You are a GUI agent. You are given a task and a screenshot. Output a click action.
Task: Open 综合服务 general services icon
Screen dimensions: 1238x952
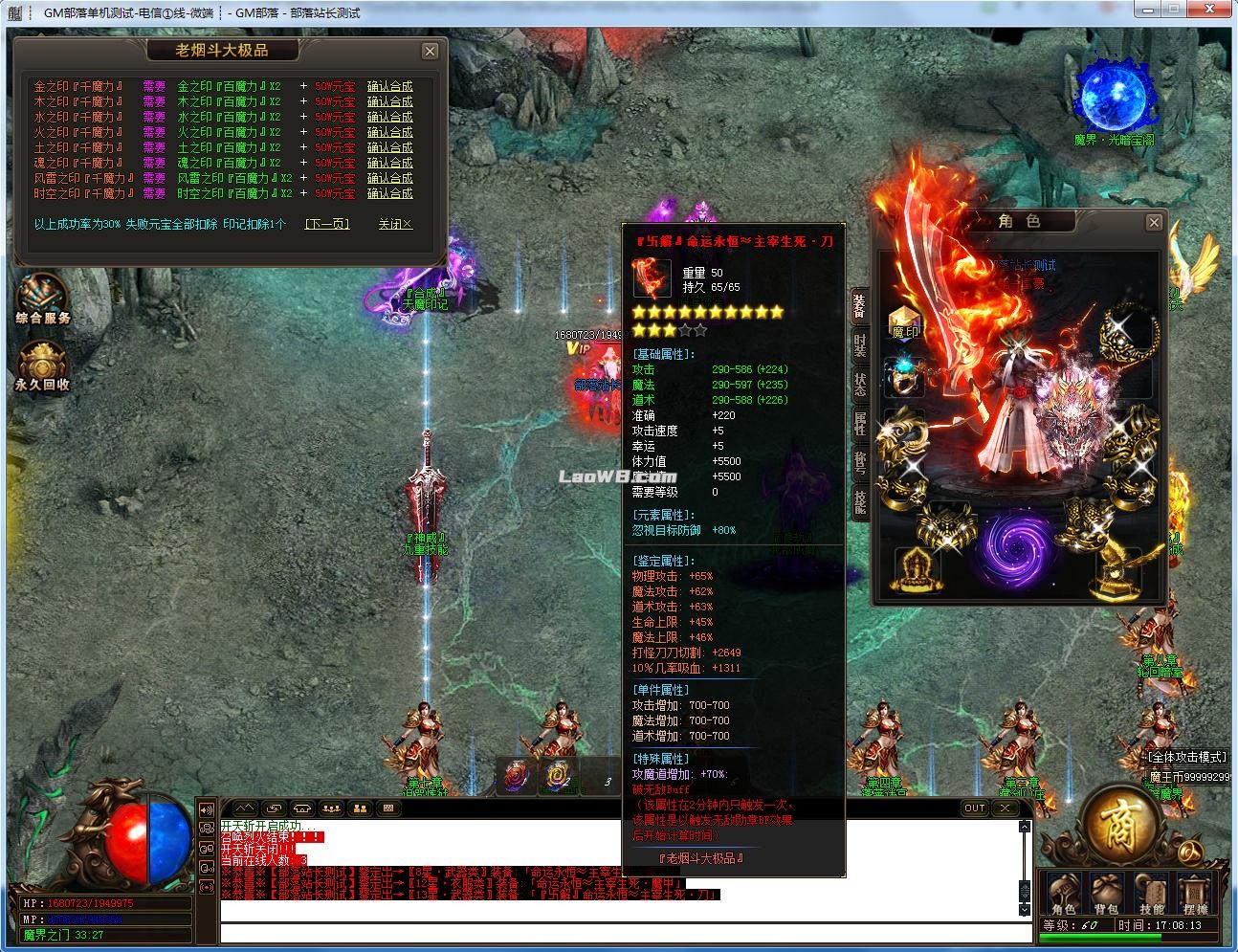click(x=42, y=299)
